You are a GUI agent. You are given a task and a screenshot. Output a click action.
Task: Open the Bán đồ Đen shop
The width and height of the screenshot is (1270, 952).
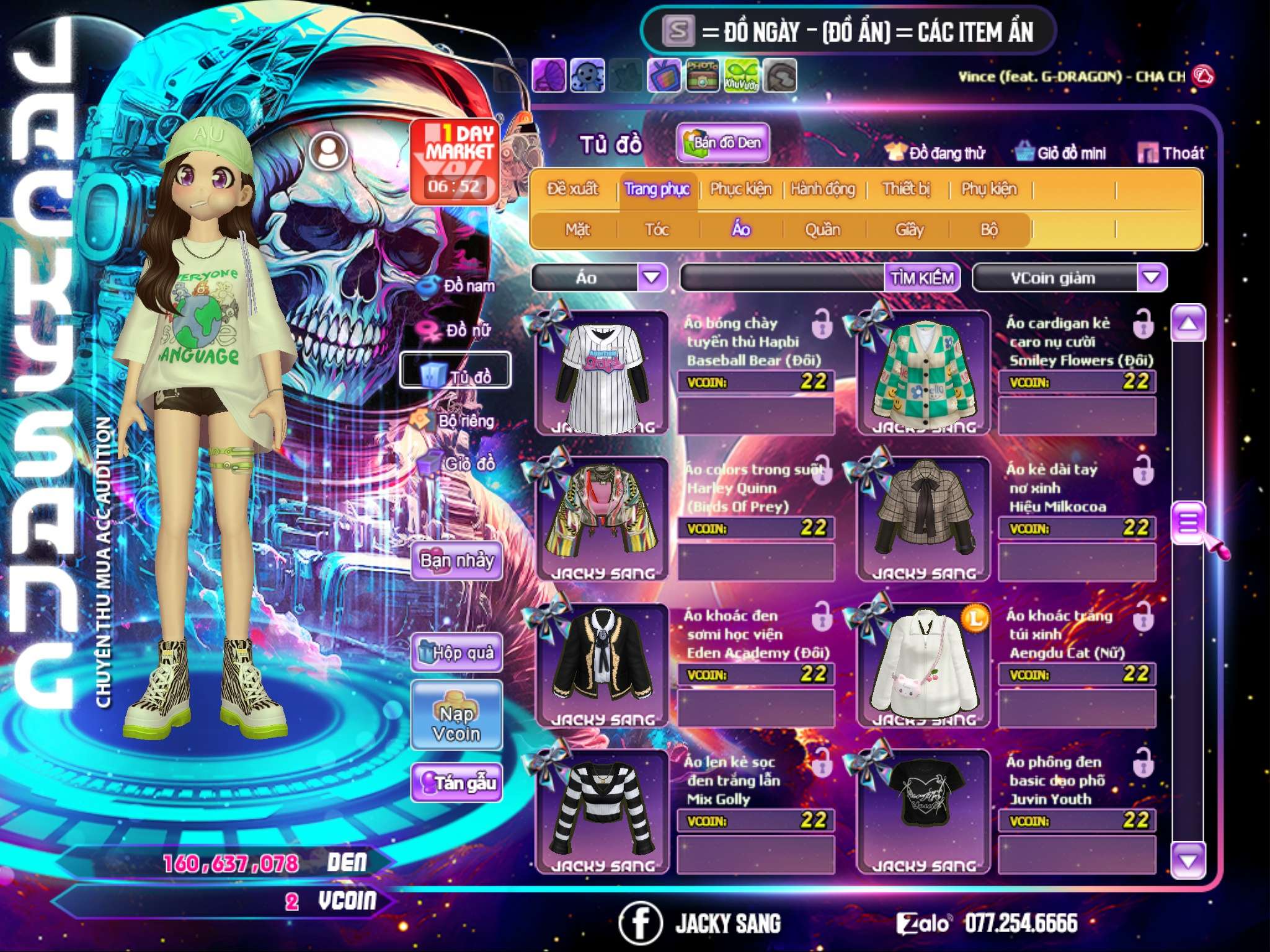click(723, 143)
